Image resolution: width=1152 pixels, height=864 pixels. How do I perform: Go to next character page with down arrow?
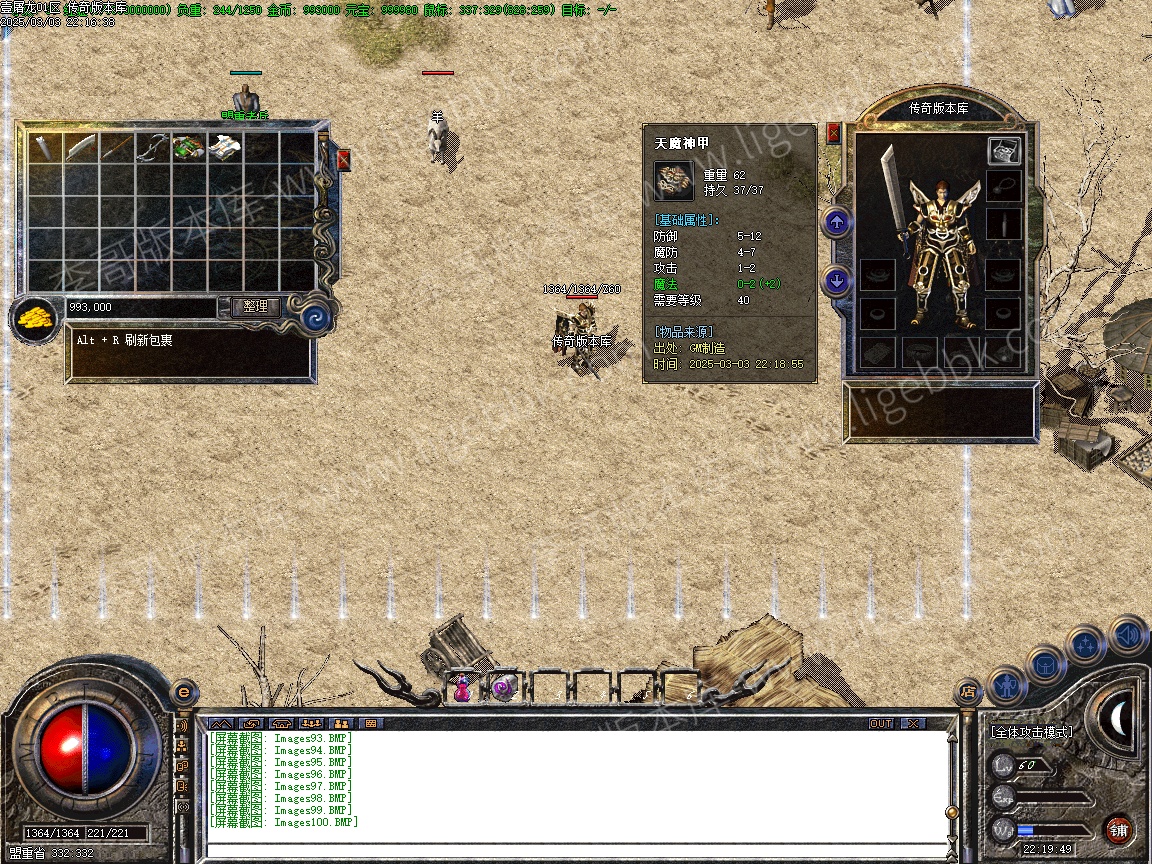[836, 280]
